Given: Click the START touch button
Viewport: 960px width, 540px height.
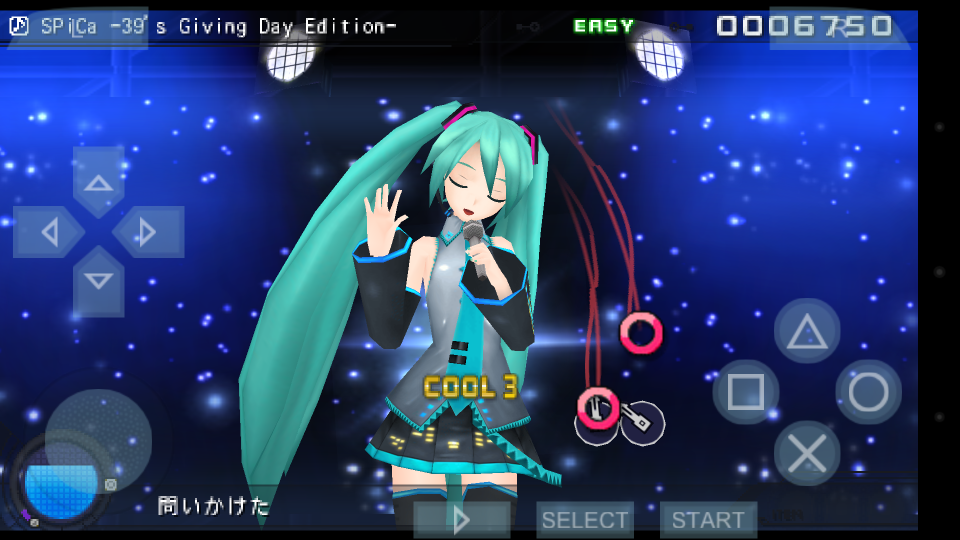Looking at the screenshot, I should click(x=708, y=520).
